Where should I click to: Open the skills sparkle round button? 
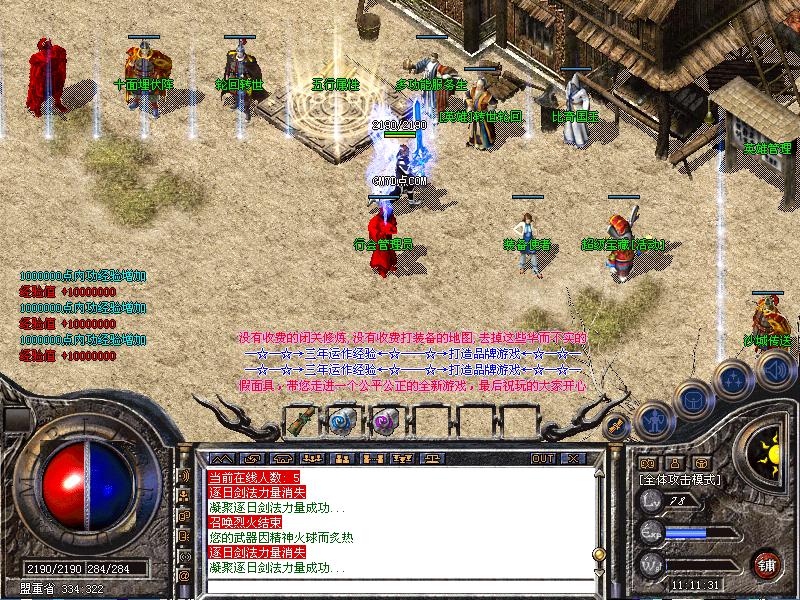[x=734, y=380]
